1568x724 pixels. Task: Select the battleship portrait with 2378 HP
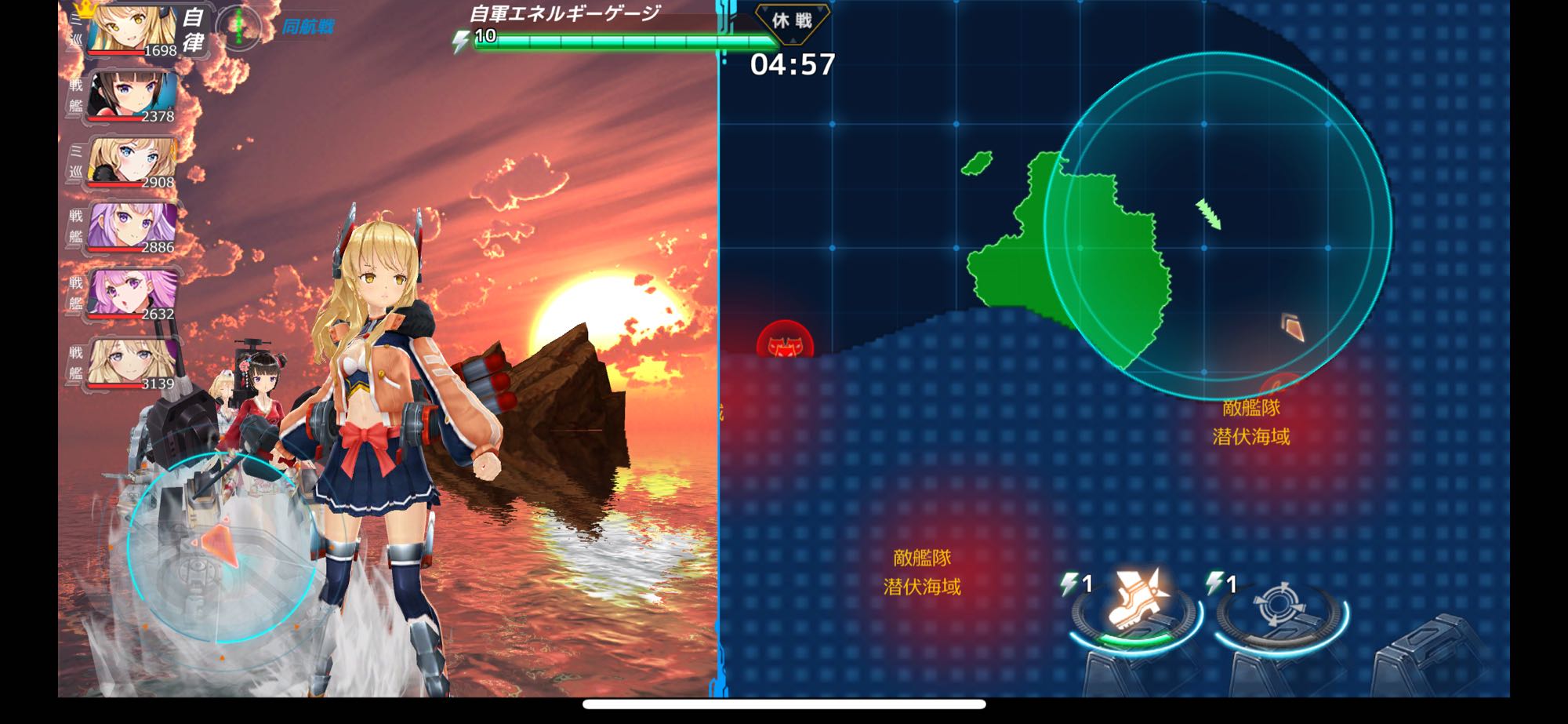click(130, 96)
